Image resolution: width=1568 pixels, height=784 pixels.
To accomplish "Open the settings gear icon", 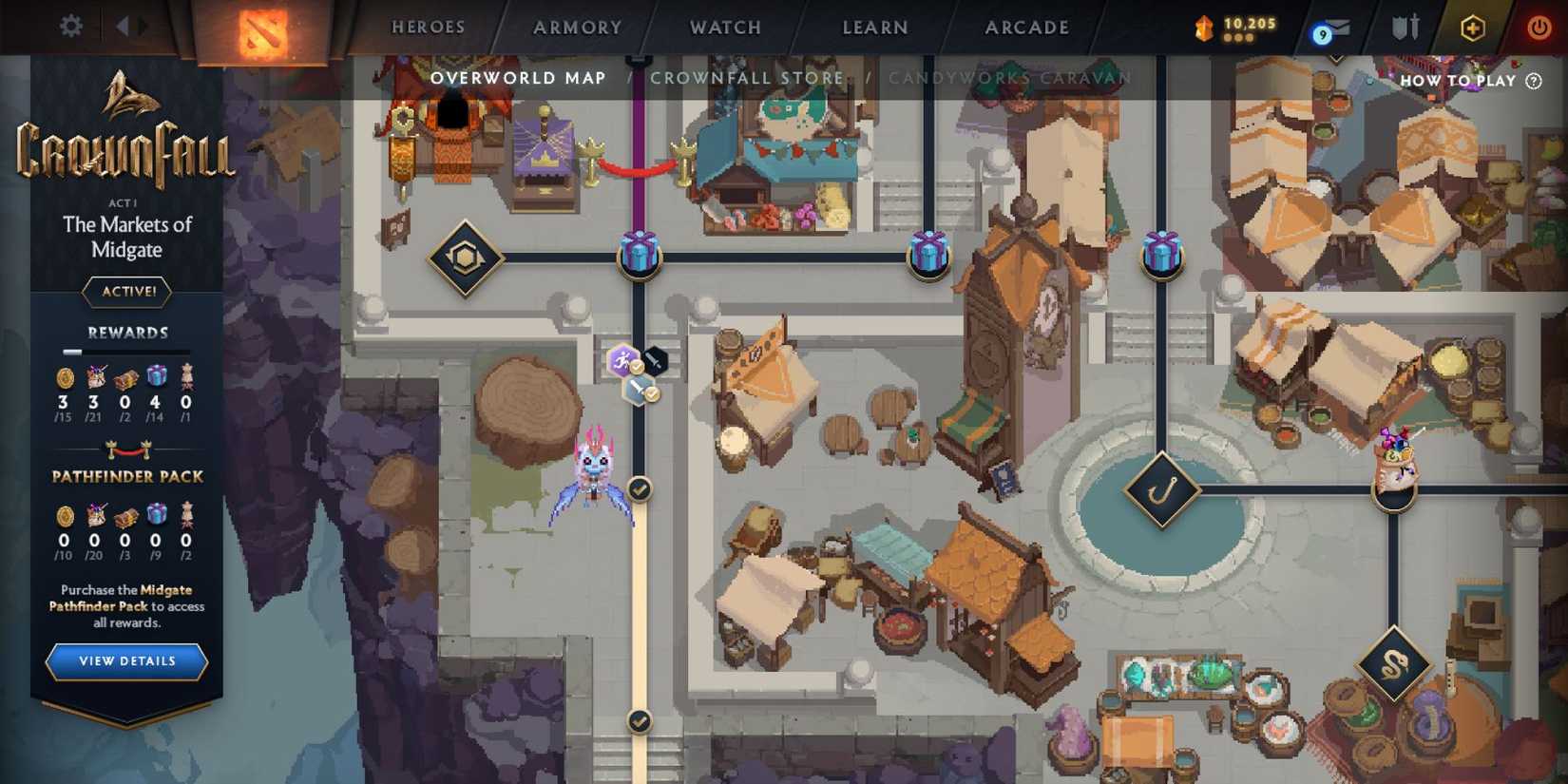I will pos(69,26).
